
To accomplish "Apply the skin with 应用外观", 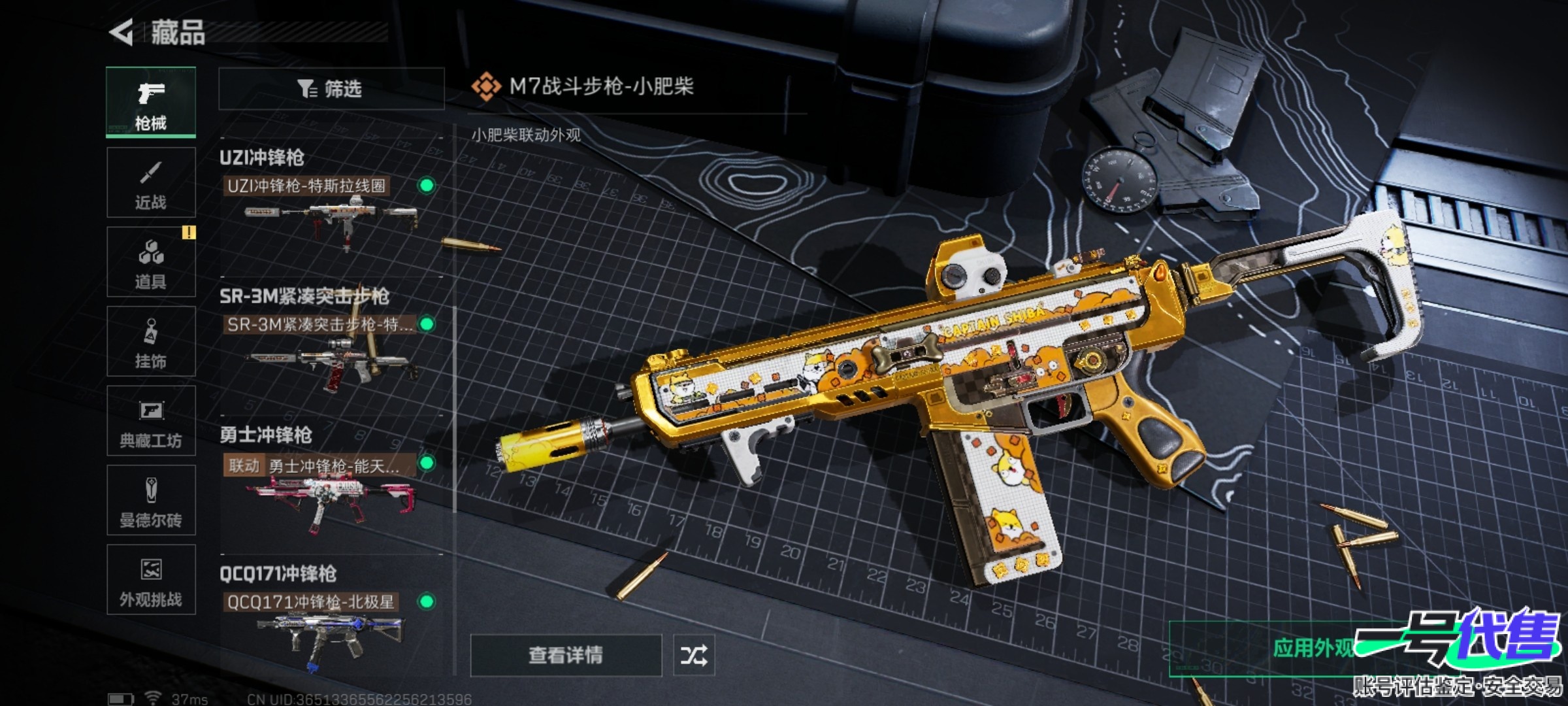I will [1313, 648].
